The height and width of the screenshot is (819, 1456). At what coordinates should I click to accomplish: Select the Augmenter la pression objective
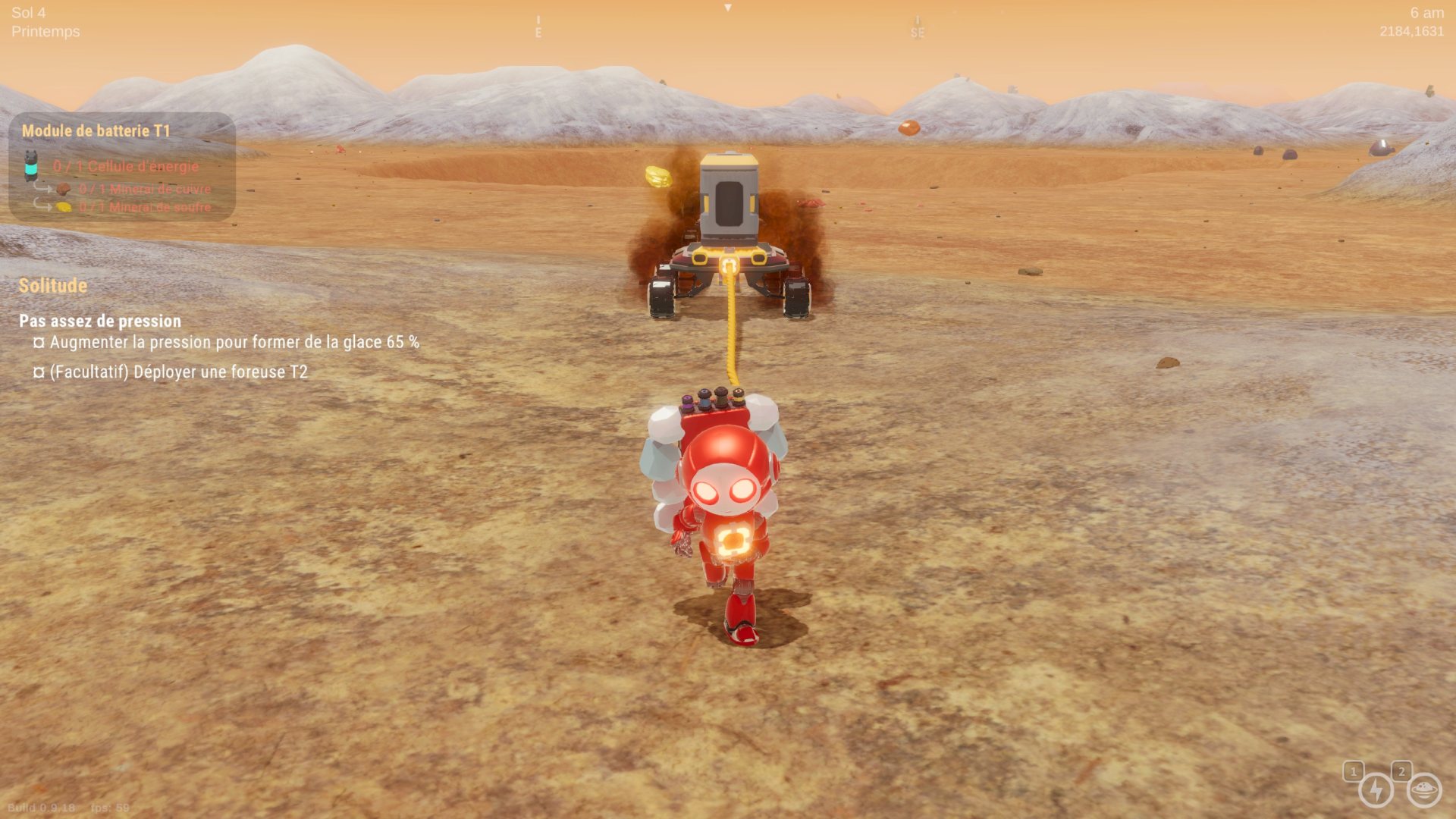(234, 342)
